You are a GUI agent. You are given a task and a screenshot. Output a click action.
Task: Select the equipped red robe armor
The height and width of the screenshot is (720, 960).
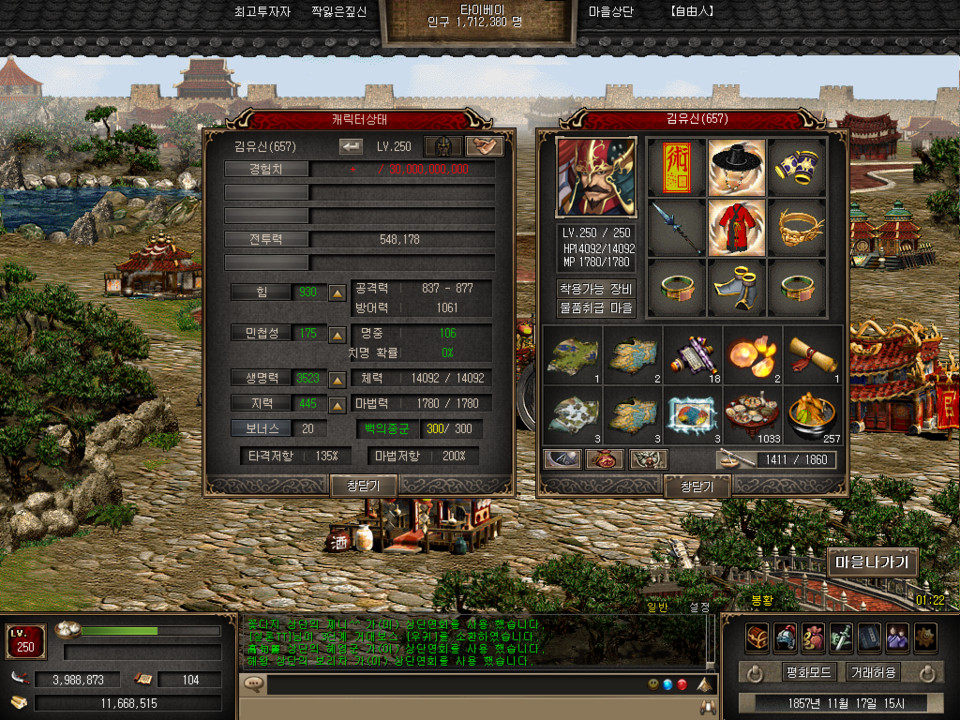(737, 227)
